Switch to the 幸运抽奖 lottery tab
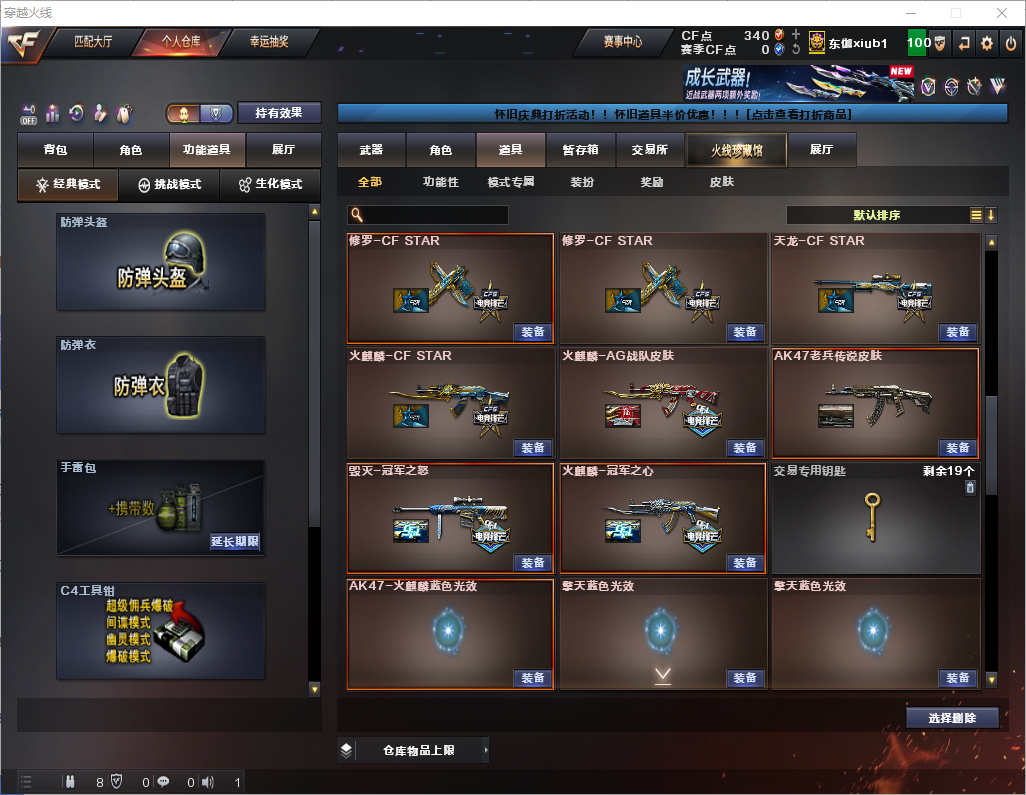 pyautogui.click(x=269, y=42)
